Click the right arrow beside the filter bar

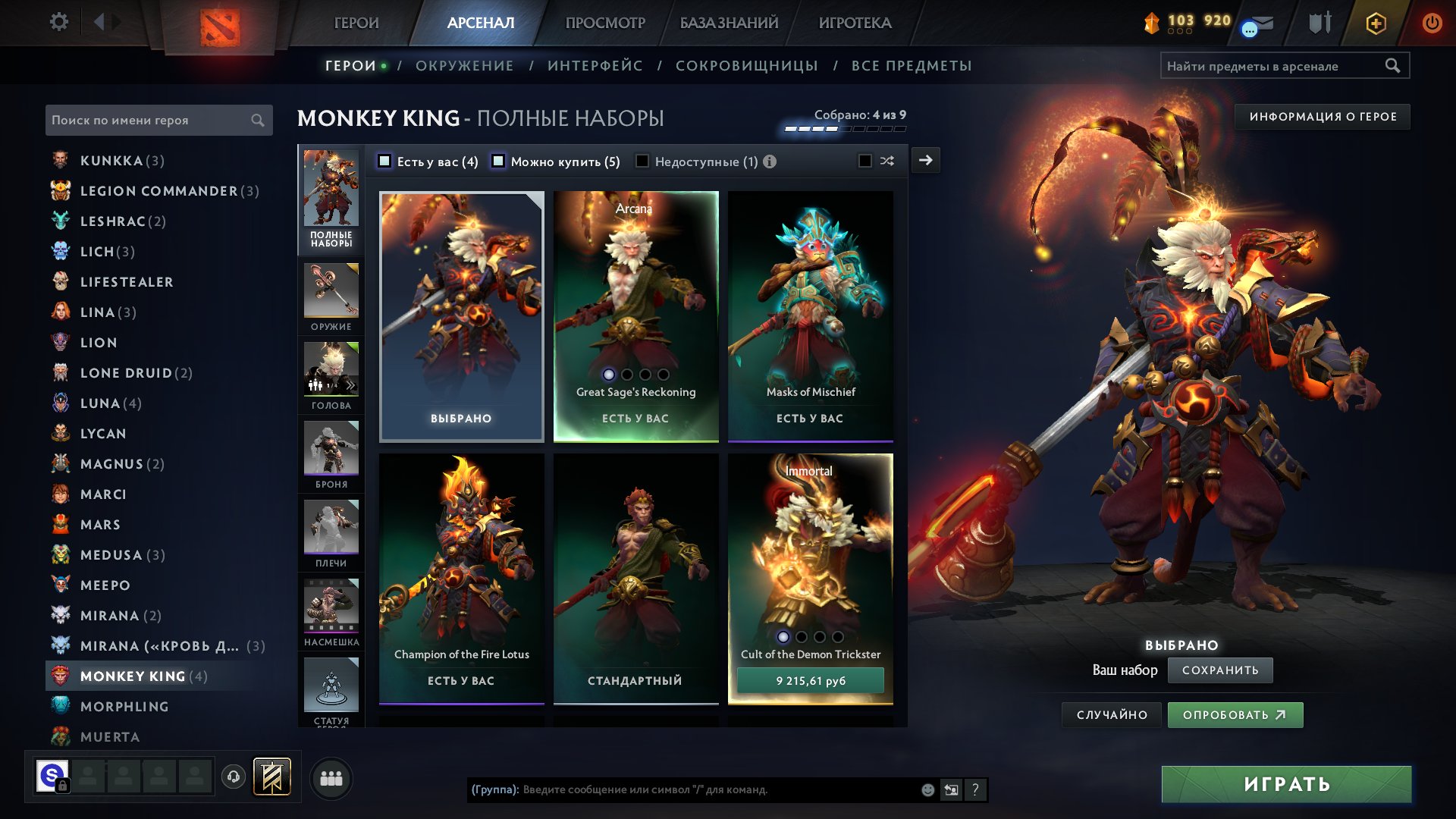click(927, 160)
